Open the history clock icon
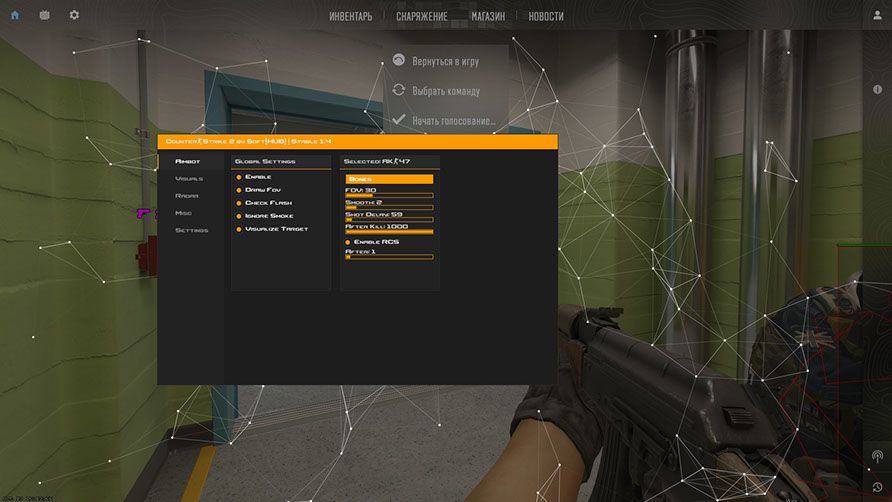Viewport: 892px width, 502px height. click(877, 487)
